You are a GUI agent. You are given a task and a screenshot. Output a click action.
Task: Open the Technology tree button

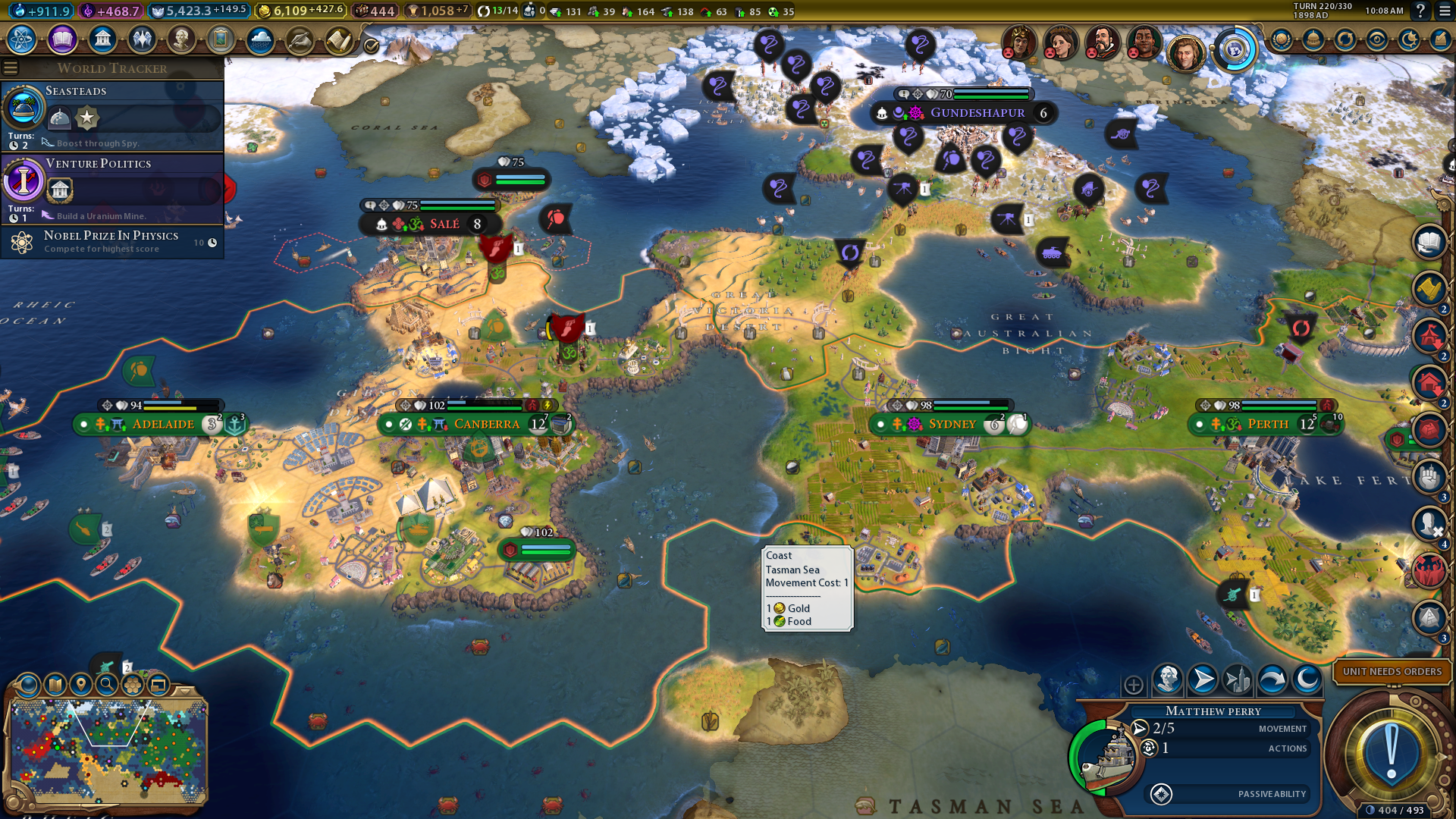point(22,39)
